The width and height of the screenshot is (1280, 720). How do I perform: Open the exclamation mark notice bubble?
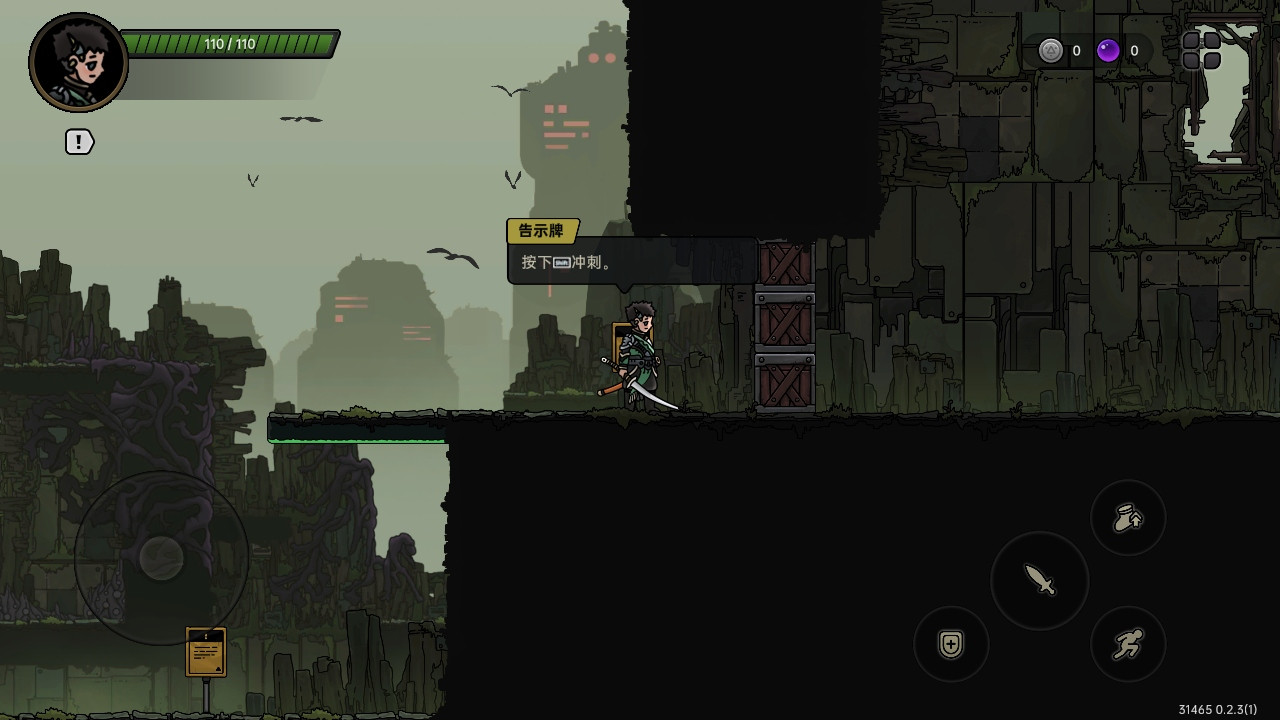click(x=79, y=142)
